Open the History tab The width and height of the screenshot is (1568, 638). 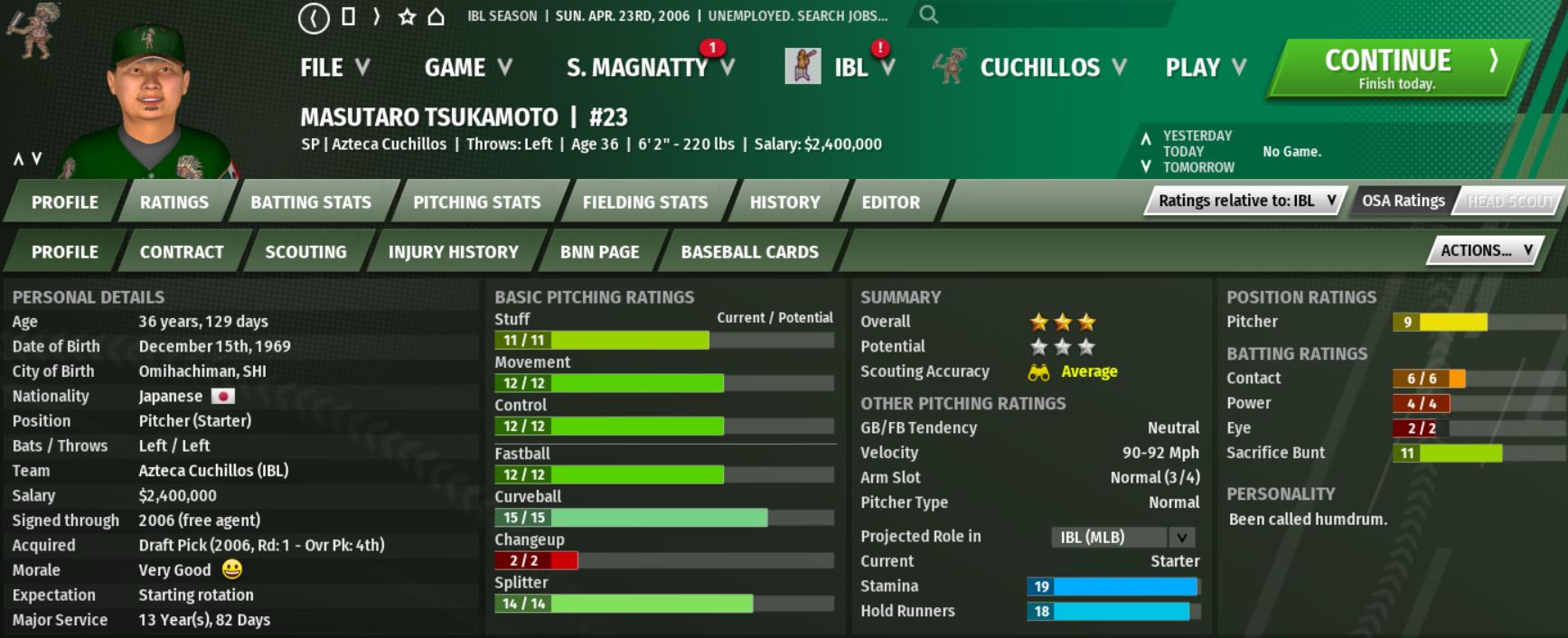click(x=784, y=202)
